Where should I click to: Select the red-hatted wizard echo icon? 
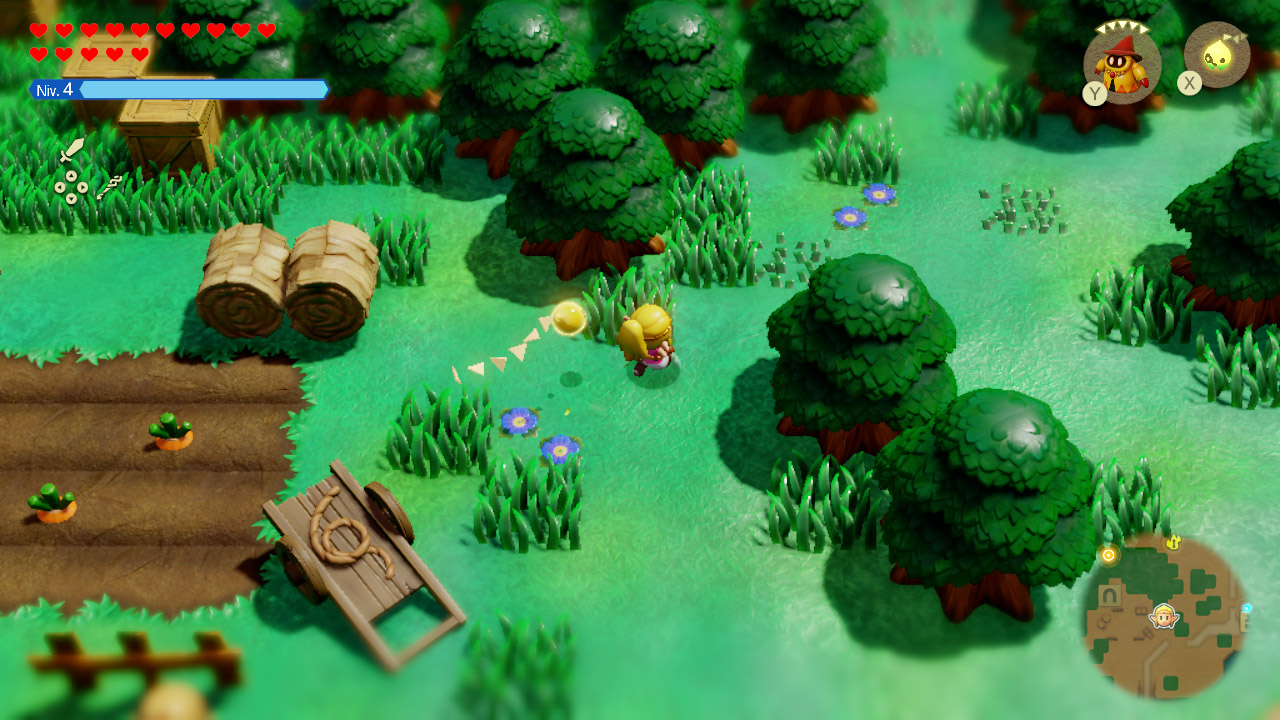click(x=1122, y=64)
